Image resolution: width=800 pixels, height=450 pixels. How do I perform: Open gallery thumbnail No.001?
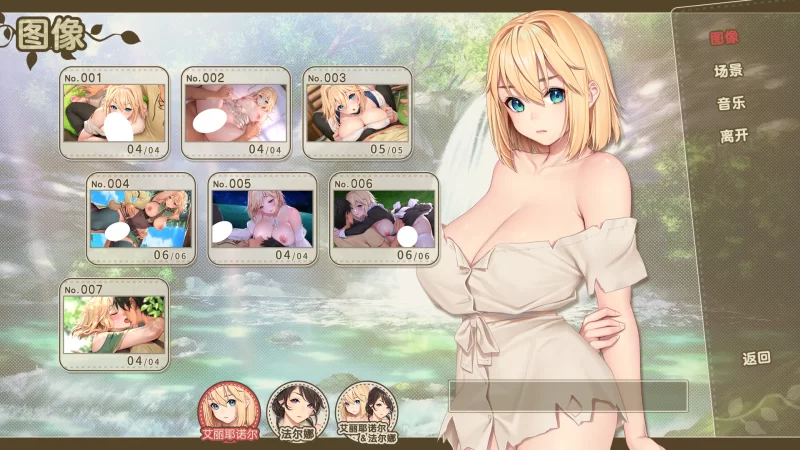(113, 113)
